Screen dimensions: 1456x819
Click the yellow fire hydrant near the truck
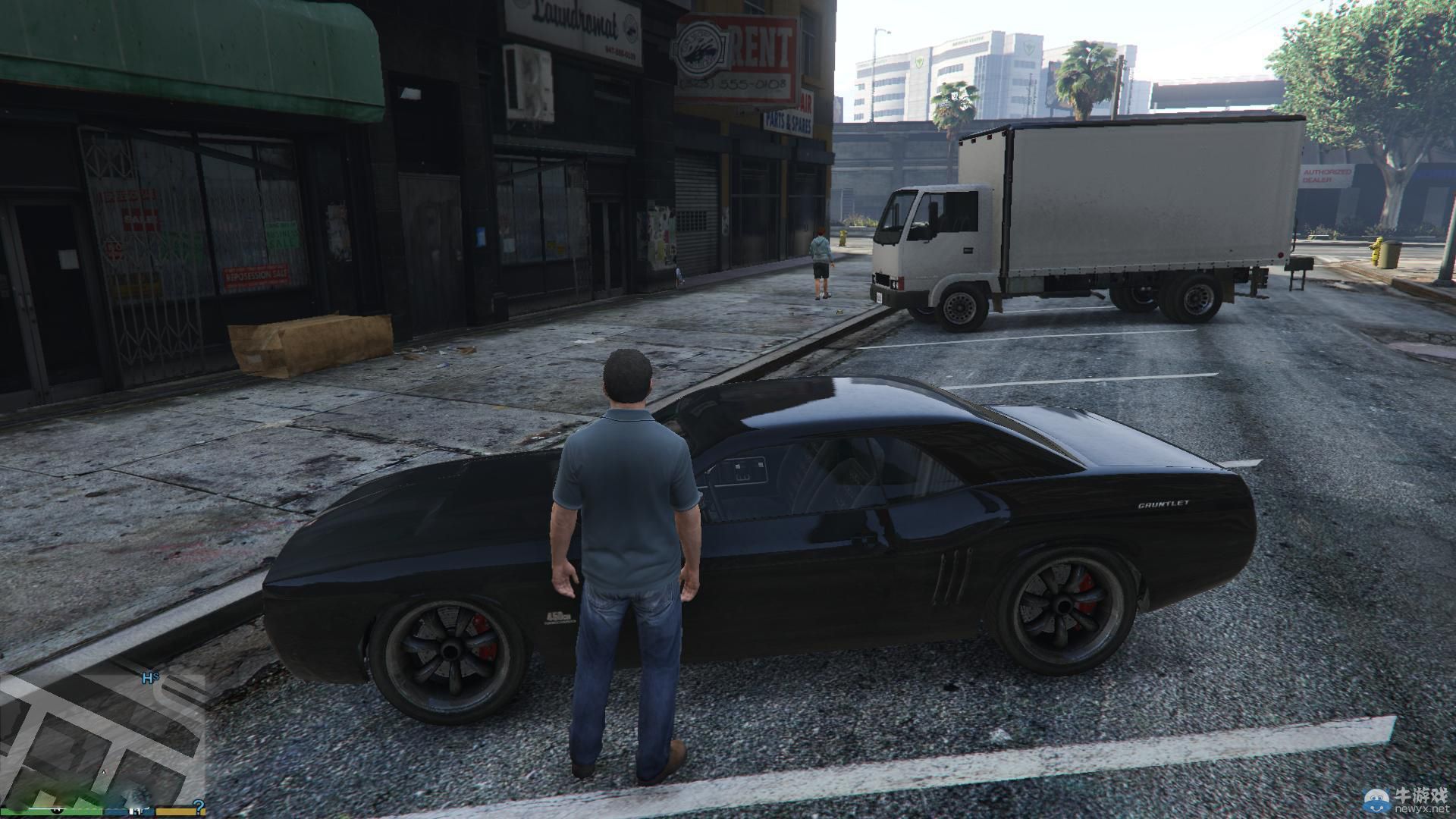pos(843,239)
